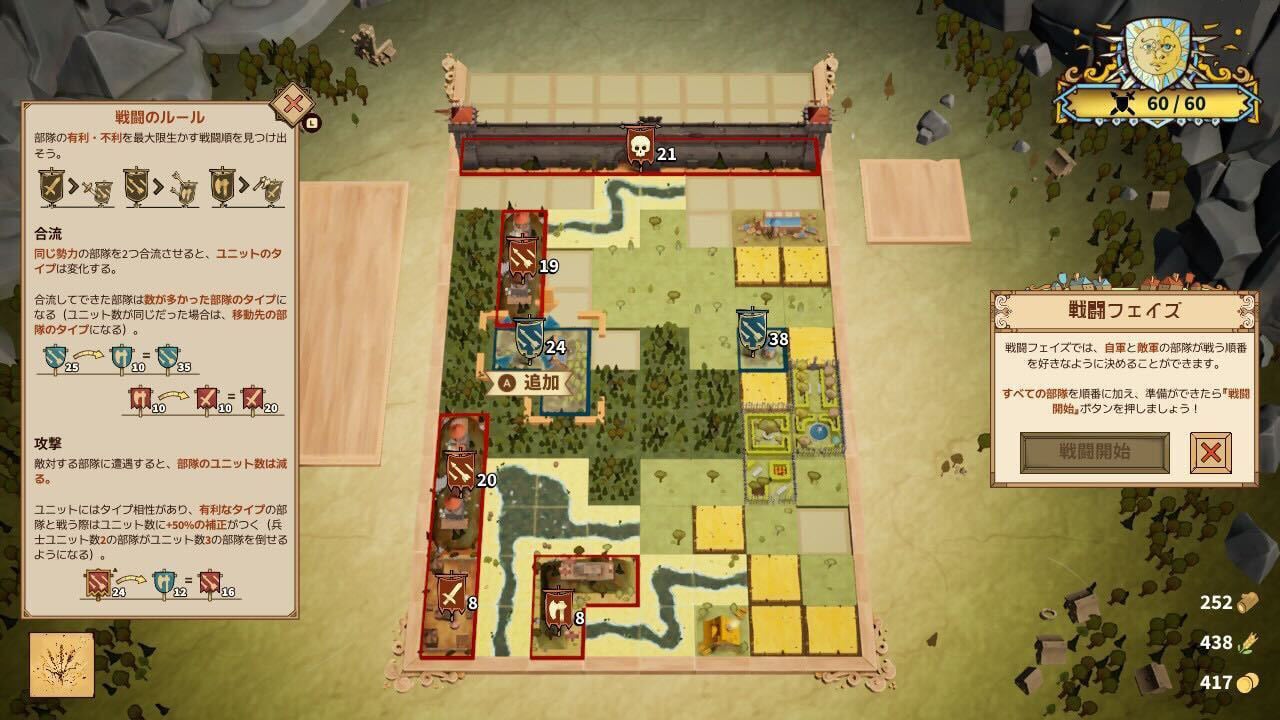Image resolution: width=1280 pixels, height=720 pixels.
Task: Choose the red enemy unit with 20
Action: click(459, 474)
